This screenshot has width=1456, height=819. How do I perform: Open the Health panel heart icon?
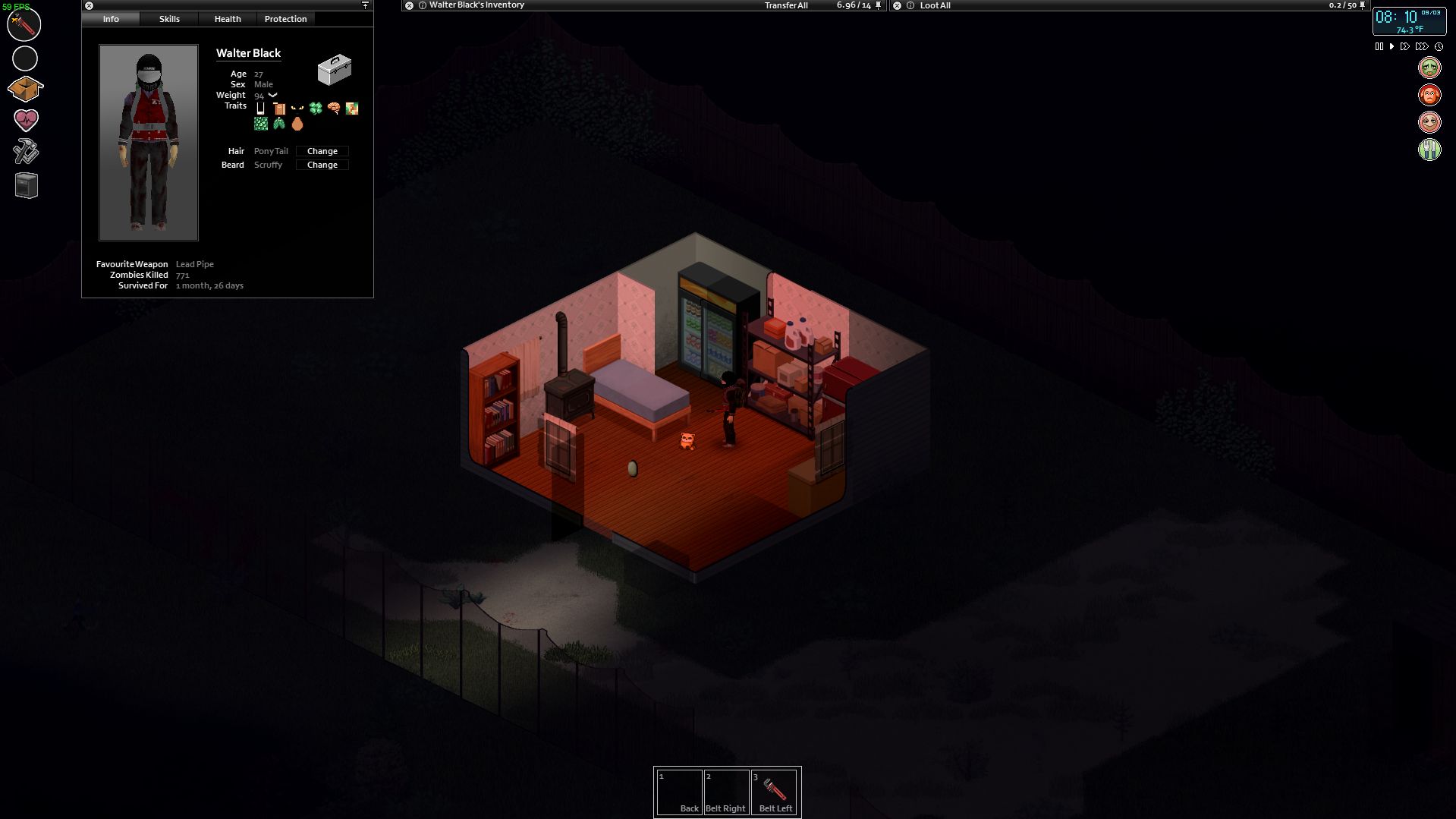point(25,119)
